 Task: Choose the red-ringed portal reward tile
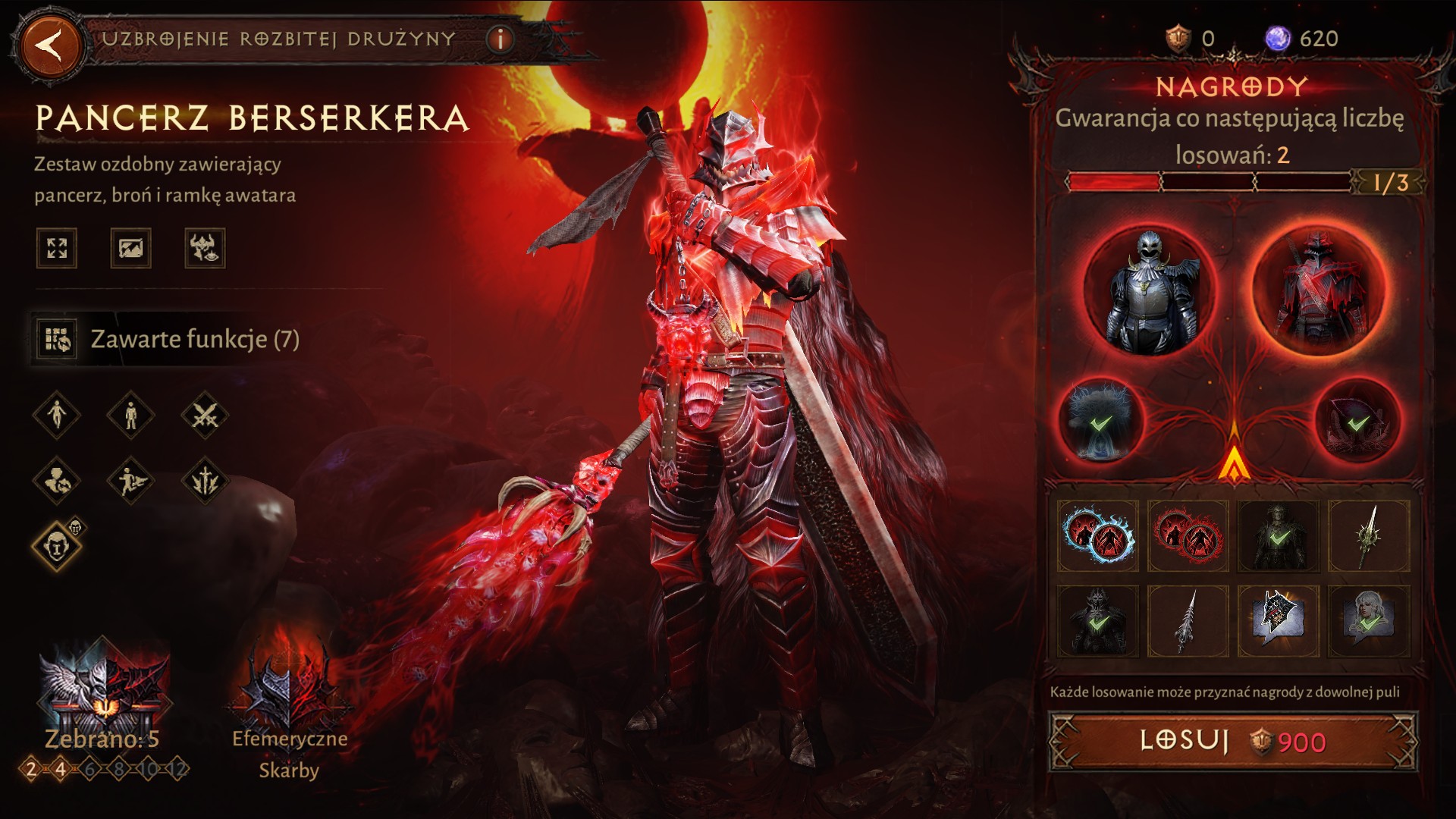pos(1188,535)
